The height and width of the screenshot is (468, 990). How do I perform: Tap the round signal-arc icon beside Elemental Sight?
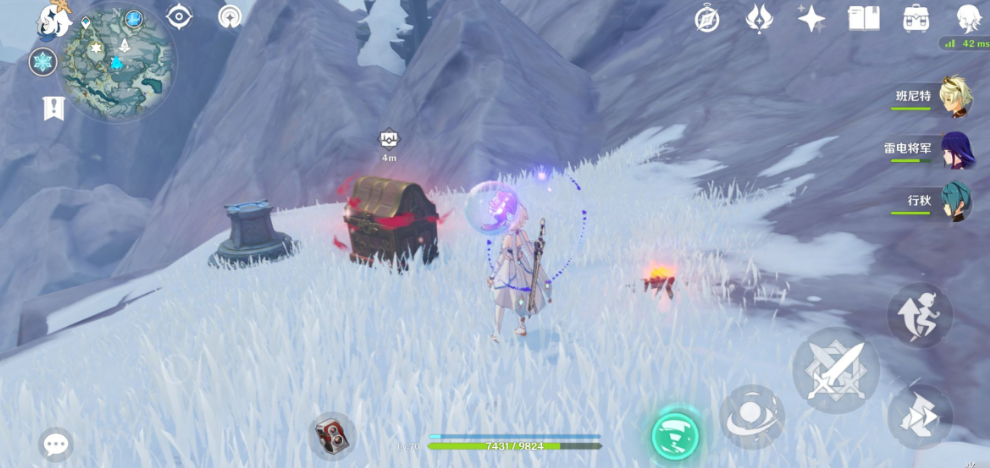click(231, 17)
